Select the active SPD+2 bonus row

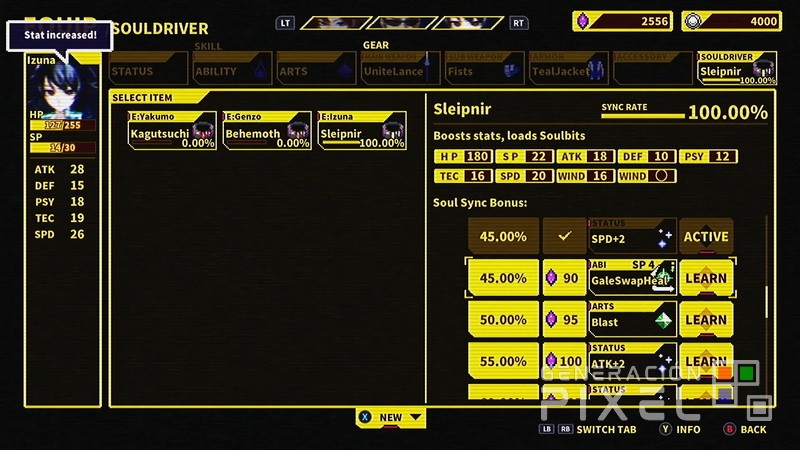pyautogui.click(x=600, y=236)
